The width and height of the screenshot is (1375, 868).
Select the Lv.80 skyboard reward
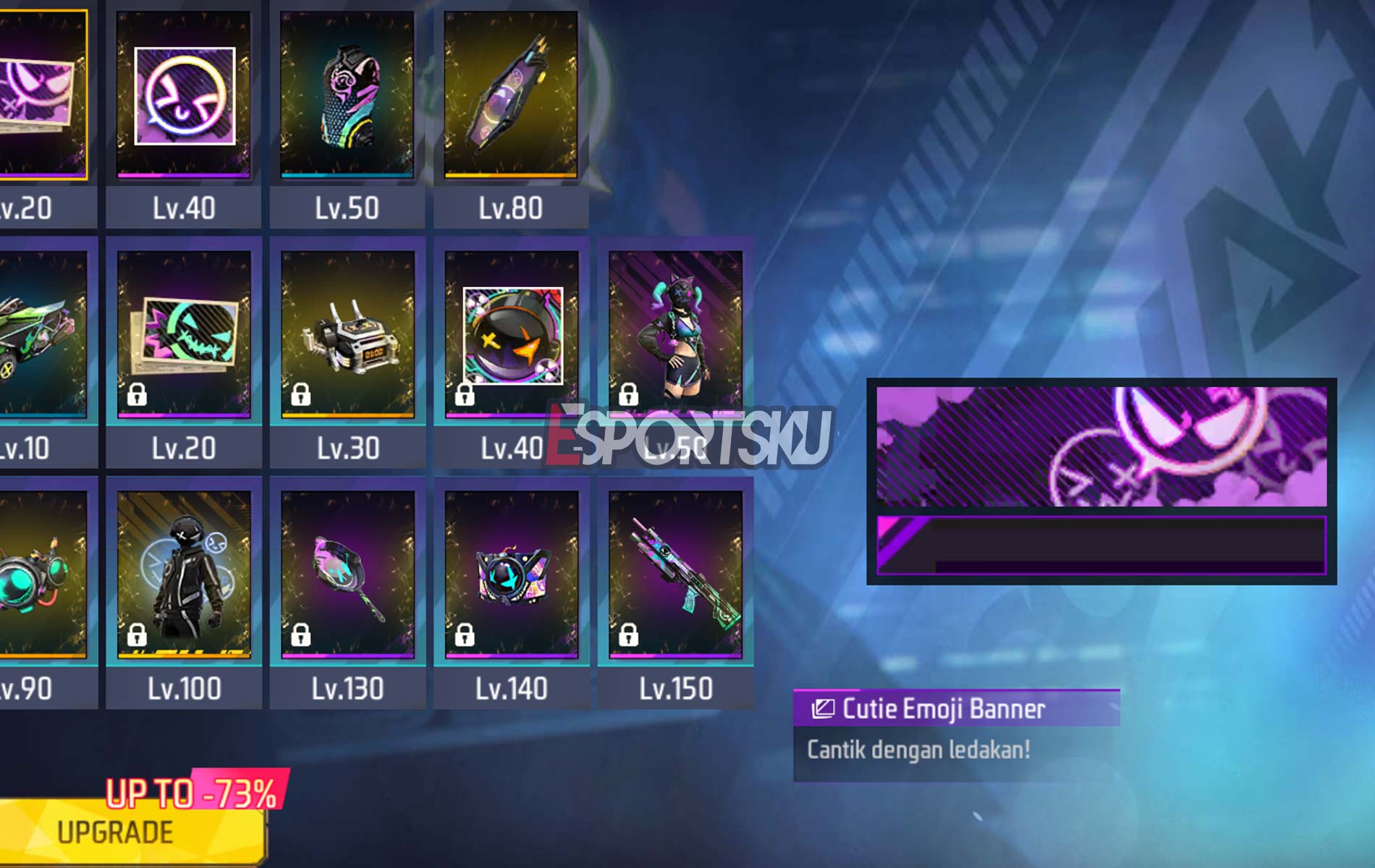point(511,95)
